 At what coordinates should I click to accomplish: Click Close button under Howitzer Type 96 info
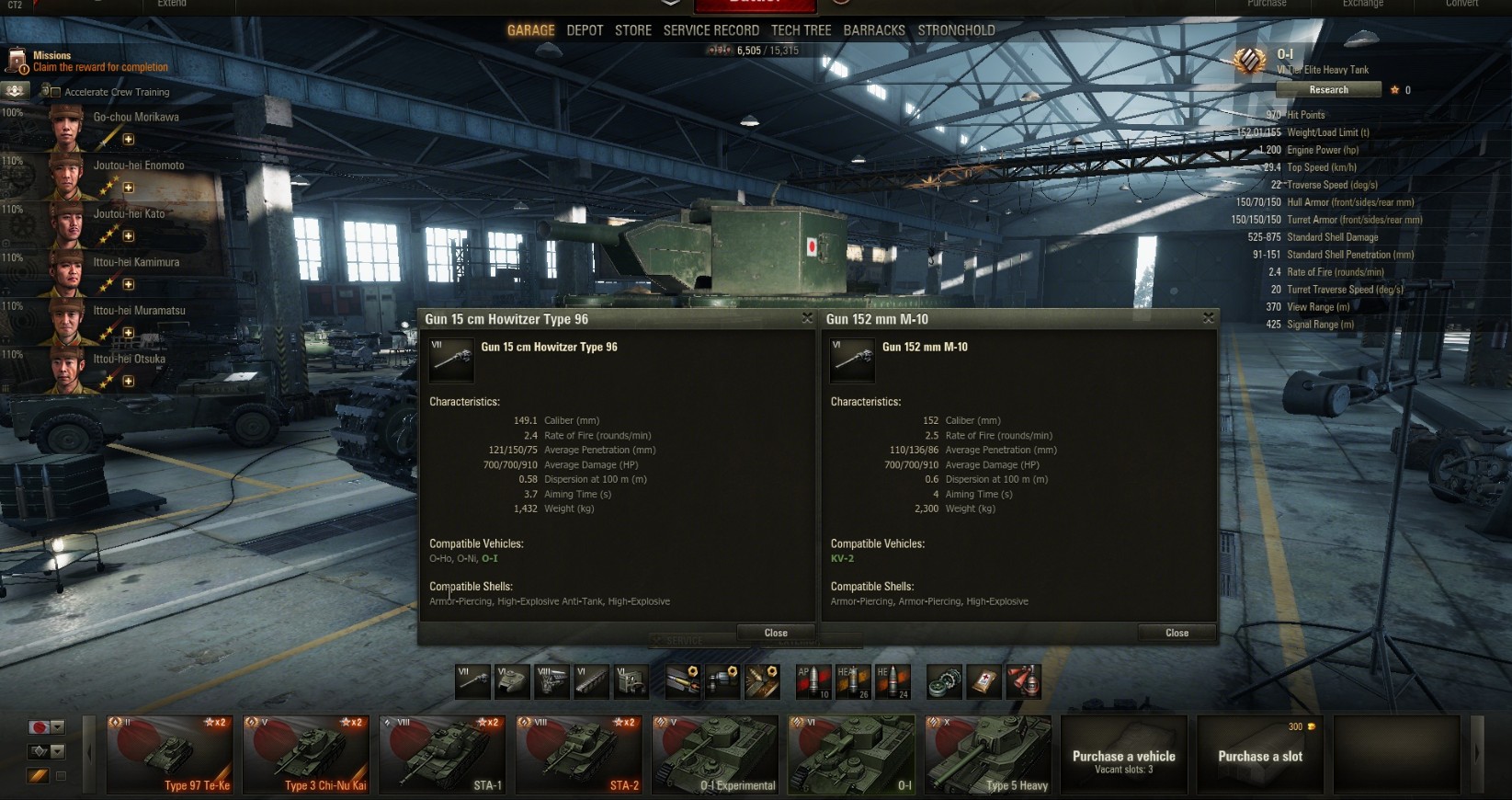pyautogui.click(x=776, y=633)
